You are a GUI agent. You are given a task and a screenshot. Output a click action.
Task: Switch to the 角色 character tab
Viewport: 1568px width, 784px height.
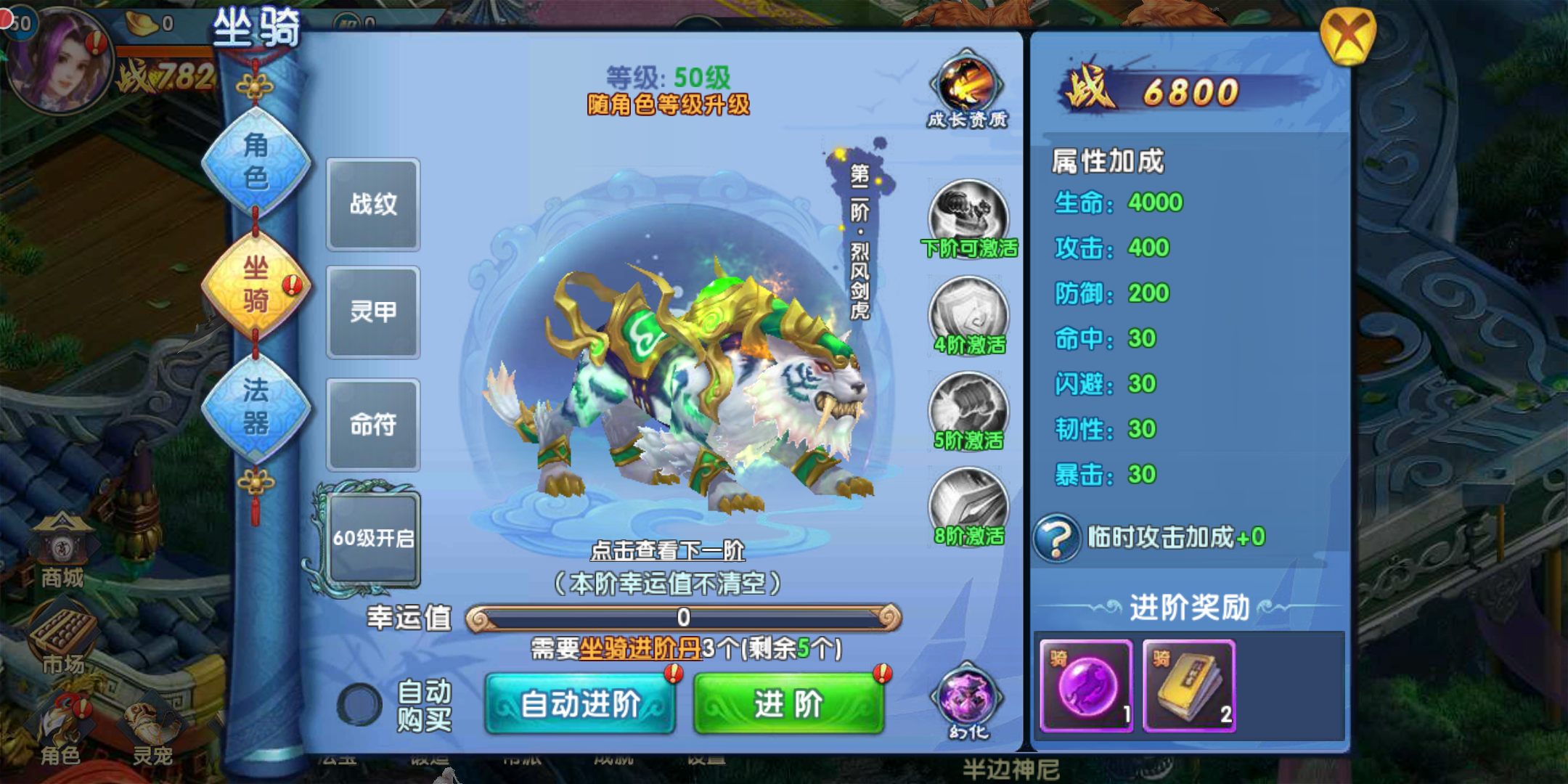(x=256, y=161)
